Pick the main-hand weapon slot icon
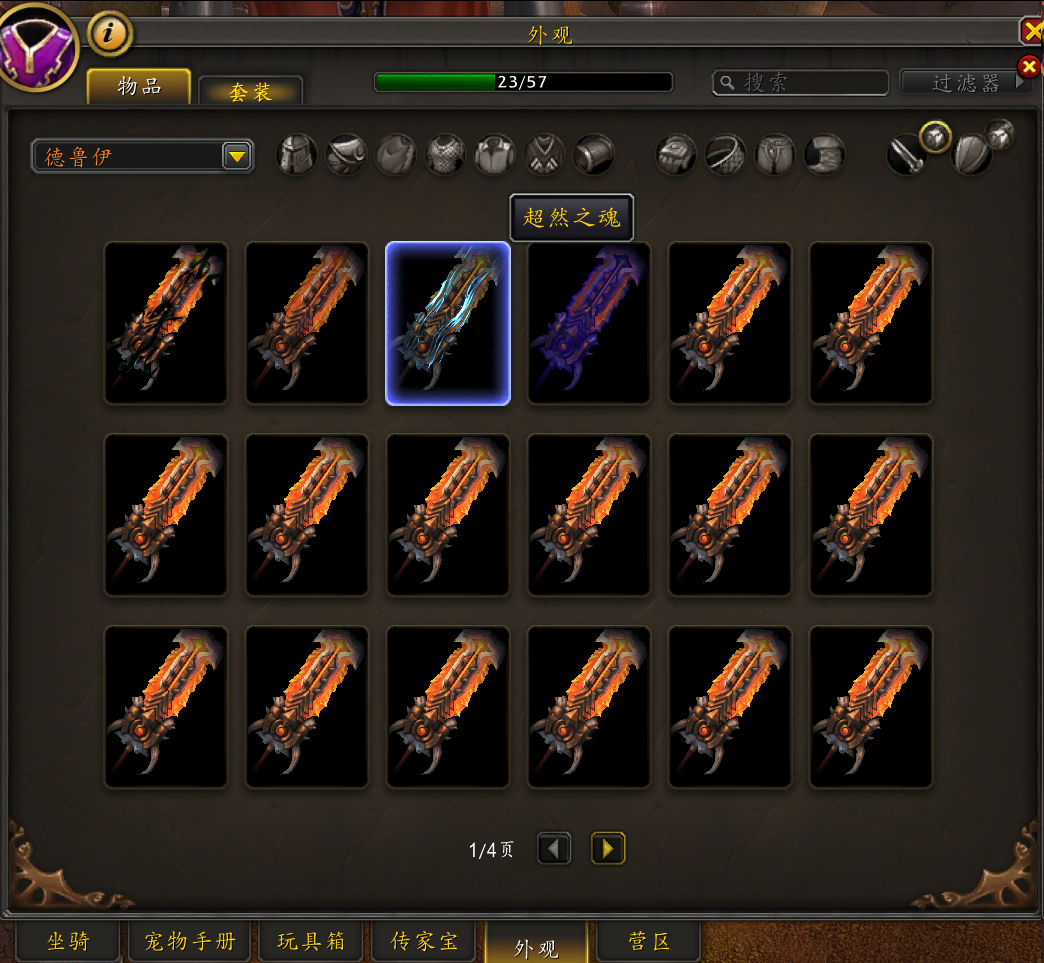Viewport: 1044px width, 963px height. pyautogui.click(x=906, y=155)
